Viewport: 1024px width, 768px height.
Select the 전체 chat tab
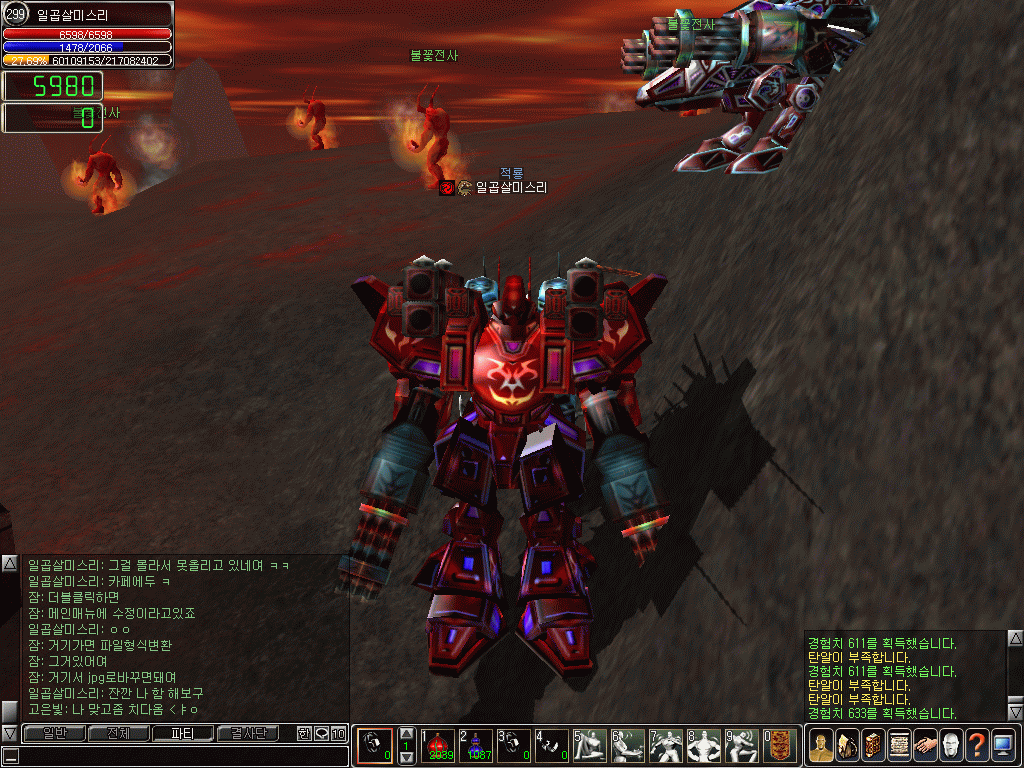(118, 733)
